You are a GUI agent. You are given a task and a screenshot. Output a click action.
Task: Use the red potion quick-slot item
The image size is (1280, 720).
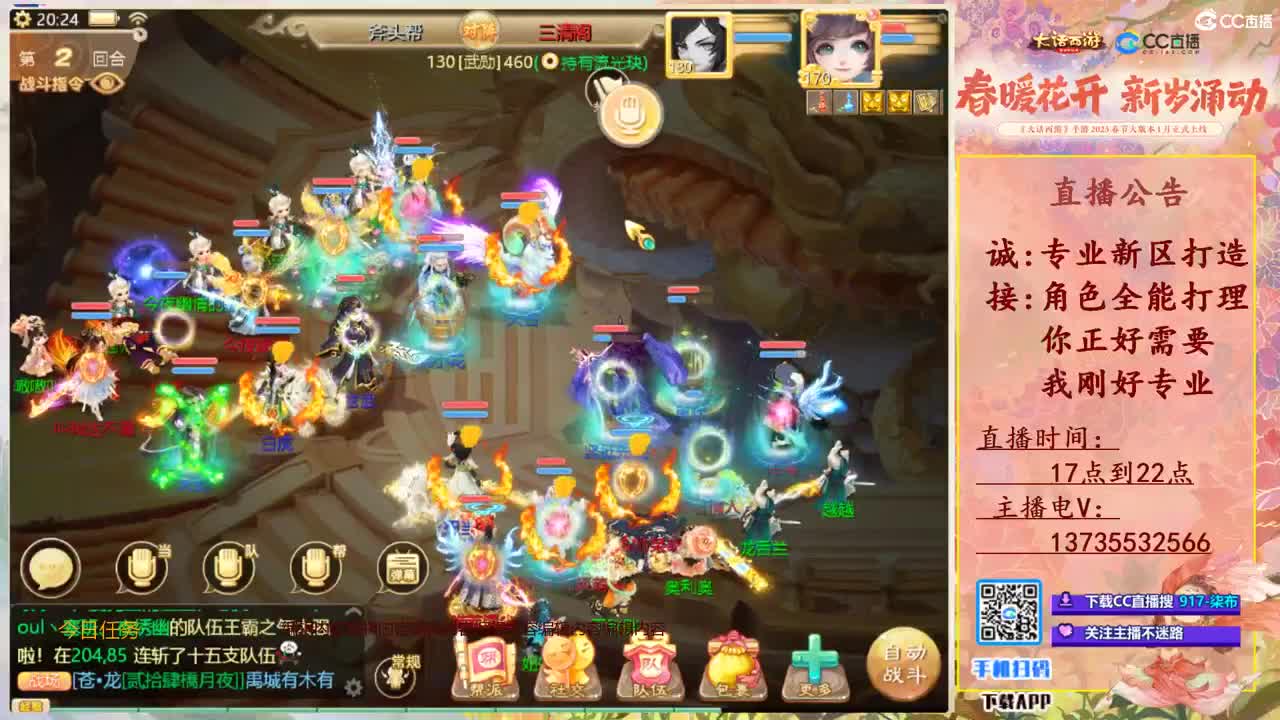coord(819,102)
